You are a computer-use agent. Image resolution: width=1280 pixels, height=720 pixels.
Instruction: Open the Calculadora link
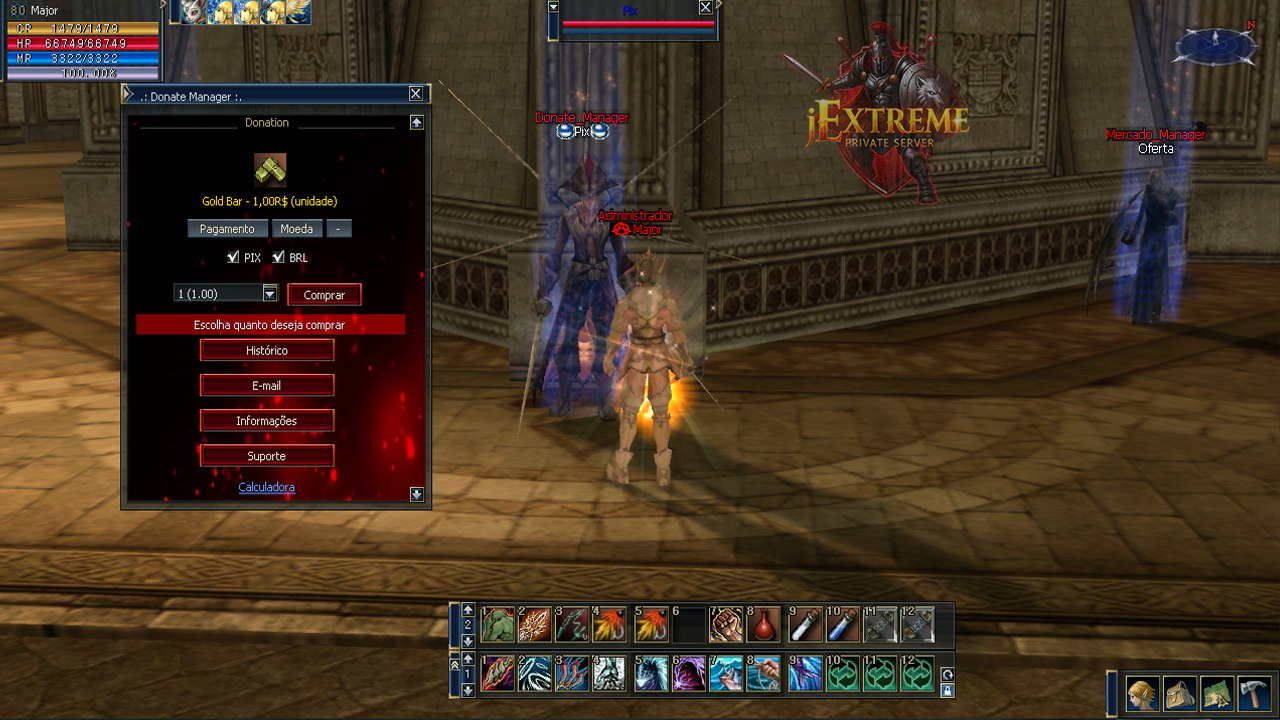266,487
